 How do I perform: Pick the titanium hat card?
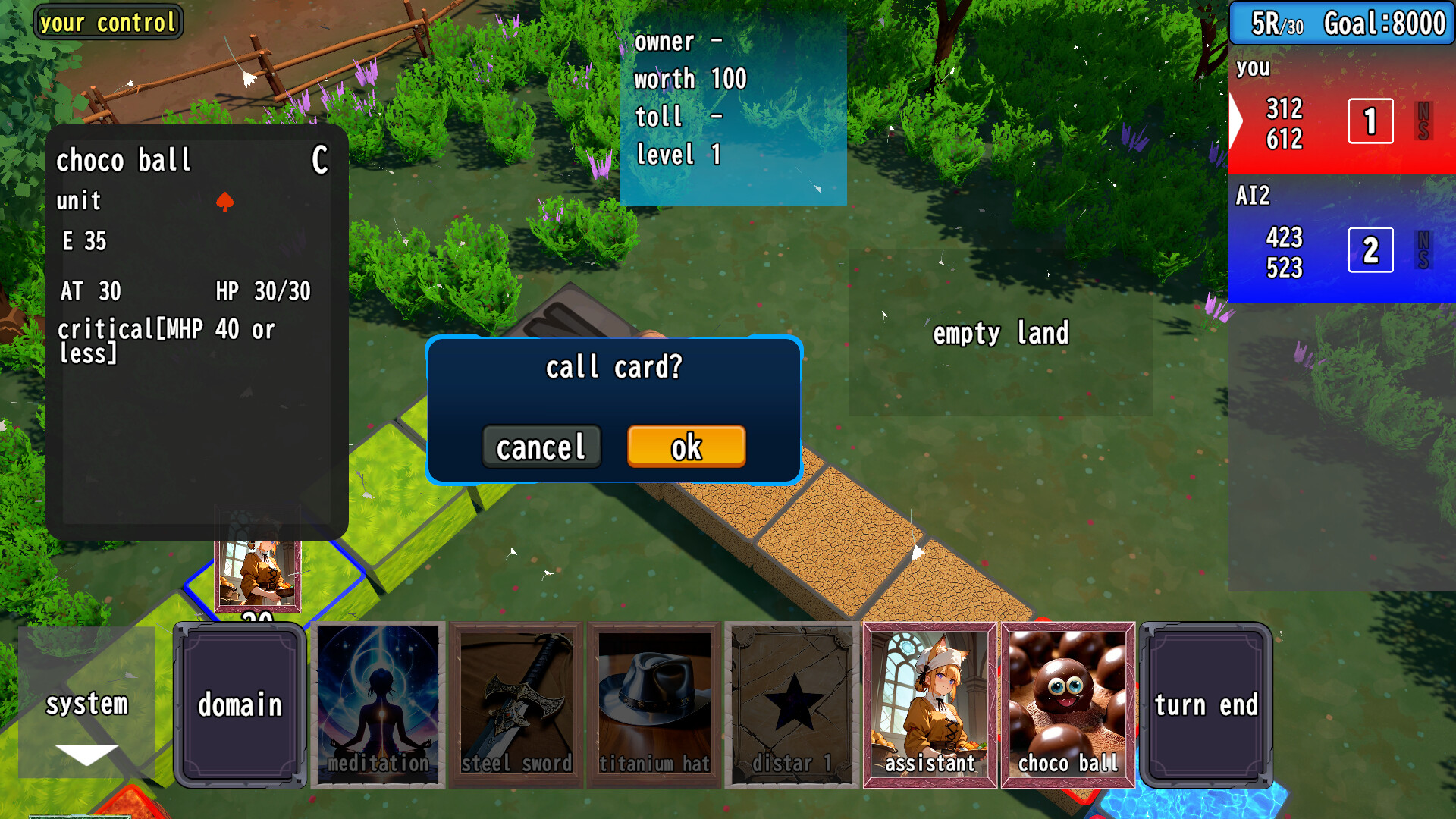click(654, 705)
